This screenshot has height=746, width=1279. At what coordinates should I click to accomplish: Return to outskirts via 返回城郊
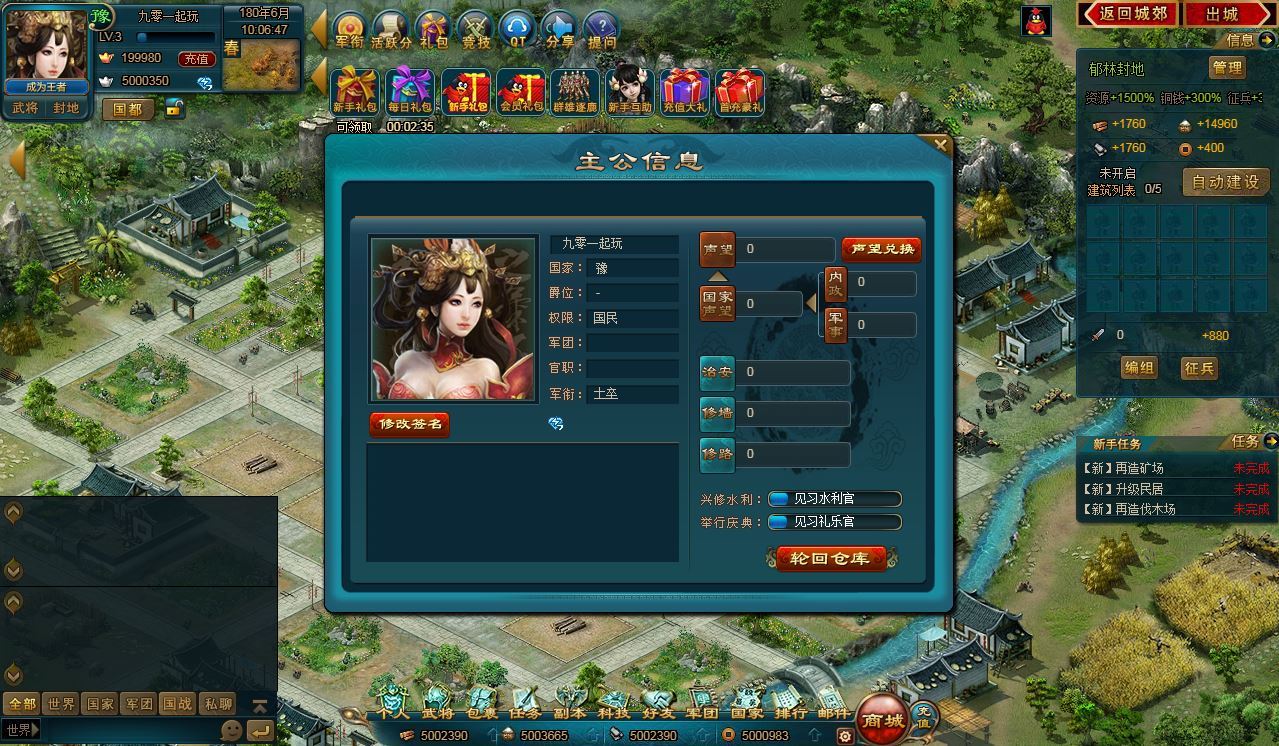click(x=1128, y=14)
